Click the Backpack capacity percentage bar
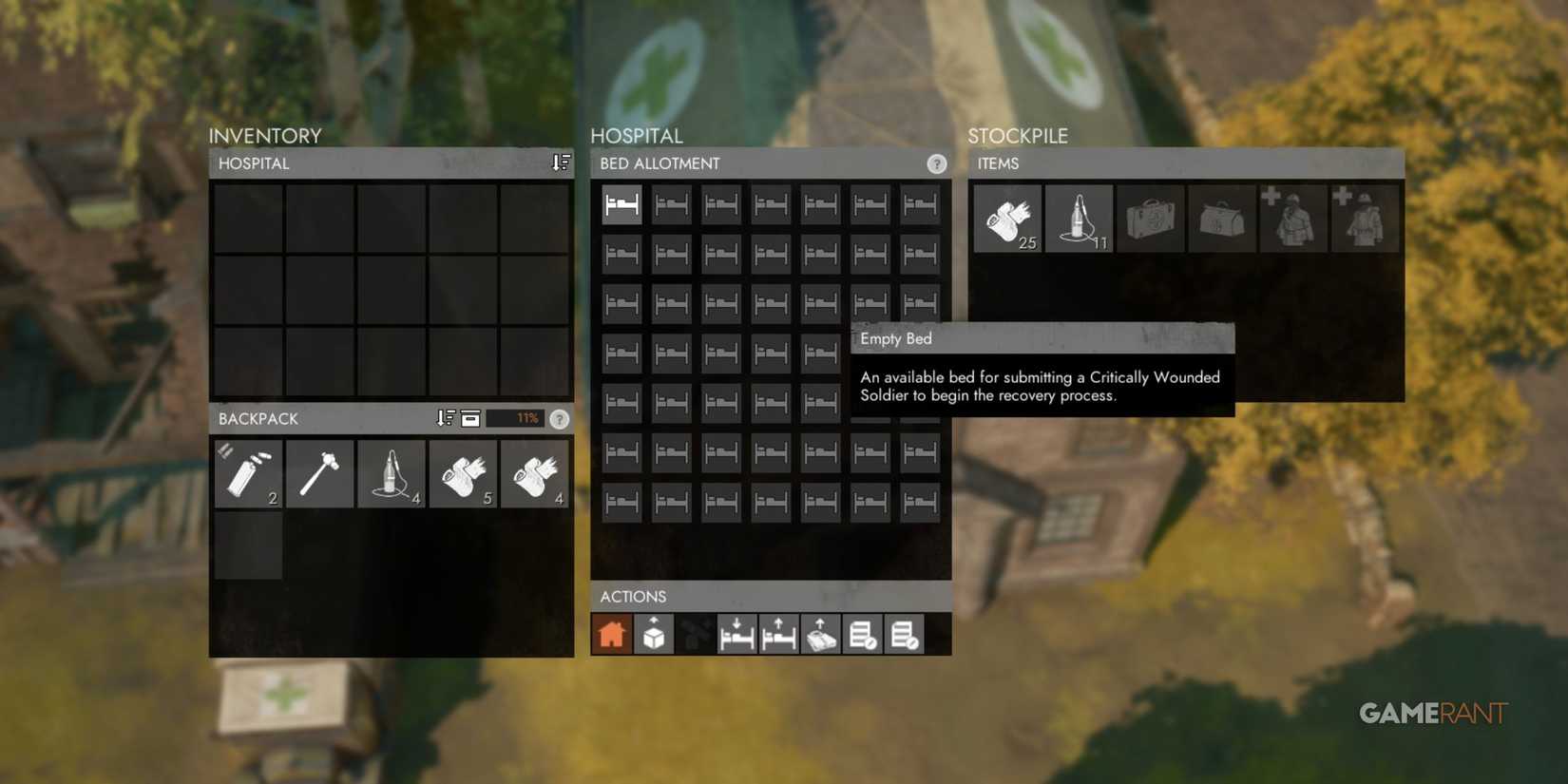Screen dimensions: 1568x784 (514, 418)
